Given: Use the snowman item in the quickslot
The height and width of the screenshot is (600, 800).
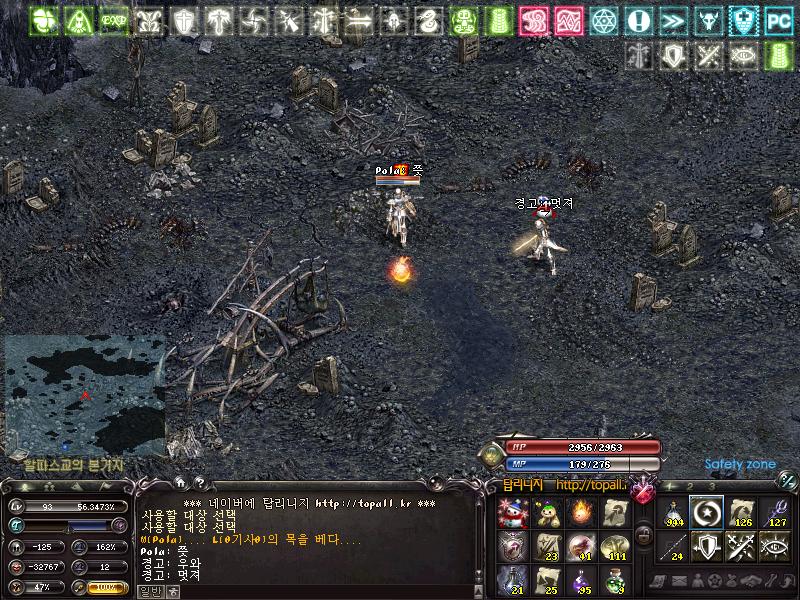Looking at the screenshot, I should [x=511, y=513].
